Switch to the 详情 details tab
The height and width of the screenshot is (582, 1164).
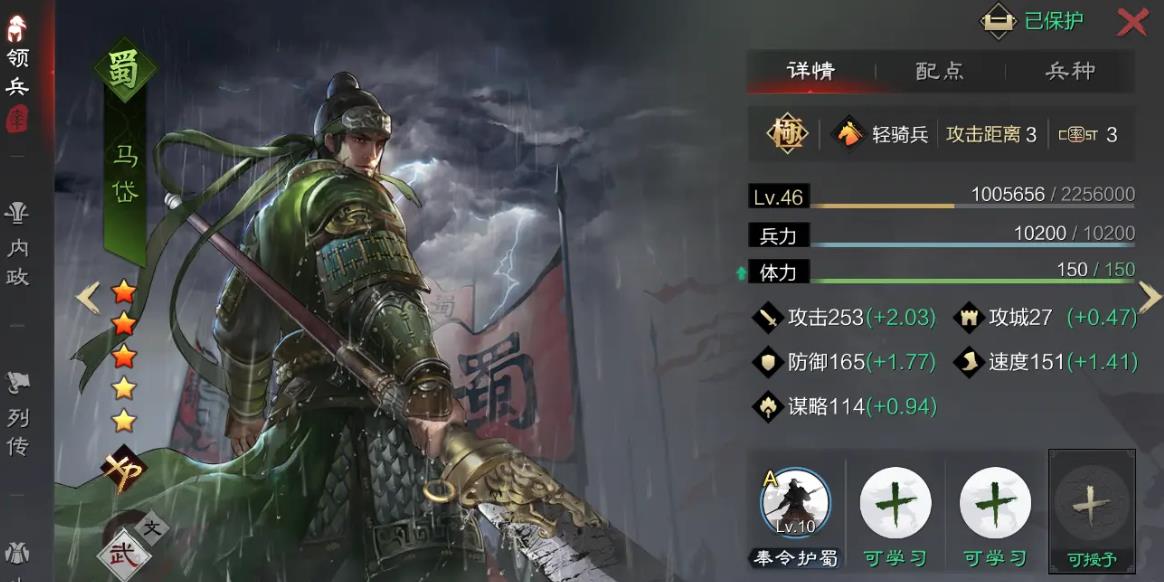click(x=811, y=71)
